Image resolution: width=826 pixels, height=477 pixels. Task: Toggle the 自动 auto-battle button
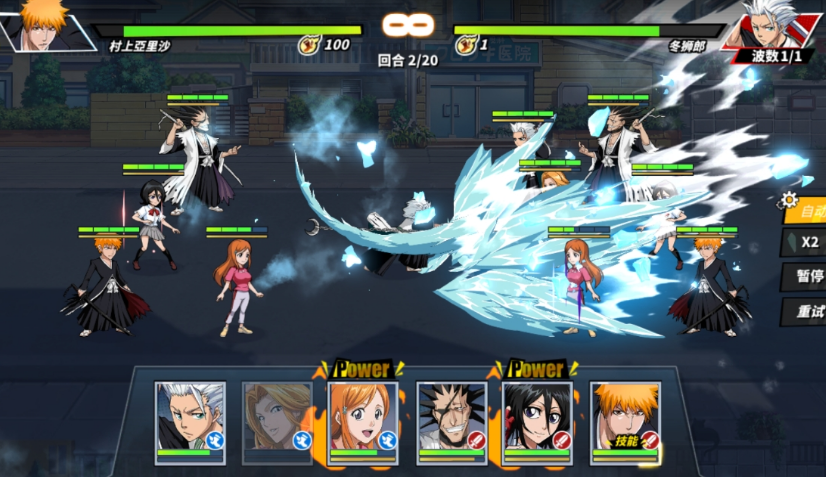(x=806, y=210)
